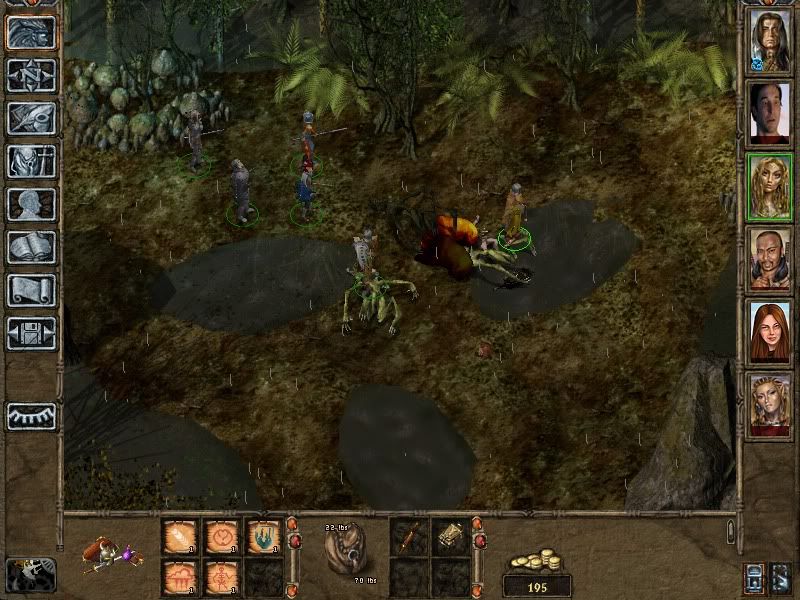Select the slender wand item in inventory slot
Image resolution: width=800 pixels, height=600 pixels.
[x=408, y=537]
